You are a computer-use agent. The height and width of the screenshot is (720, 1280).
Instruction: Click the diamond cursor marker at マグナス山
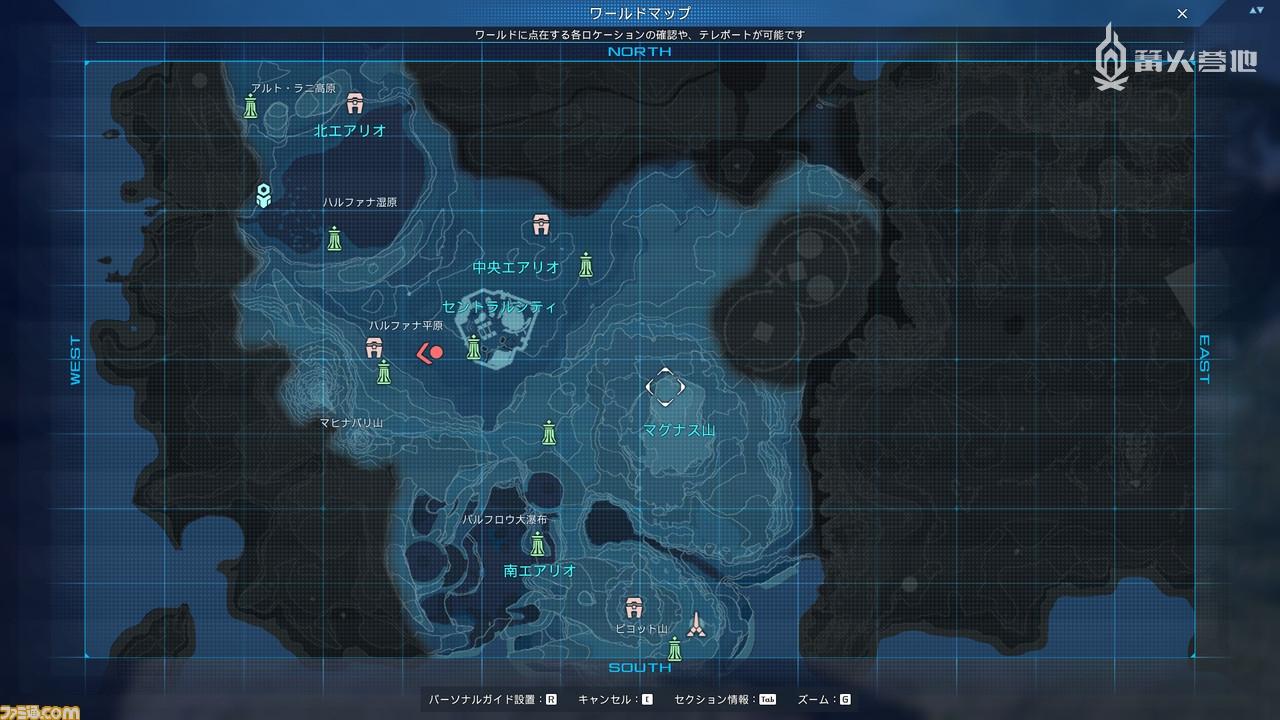[665, 388]
